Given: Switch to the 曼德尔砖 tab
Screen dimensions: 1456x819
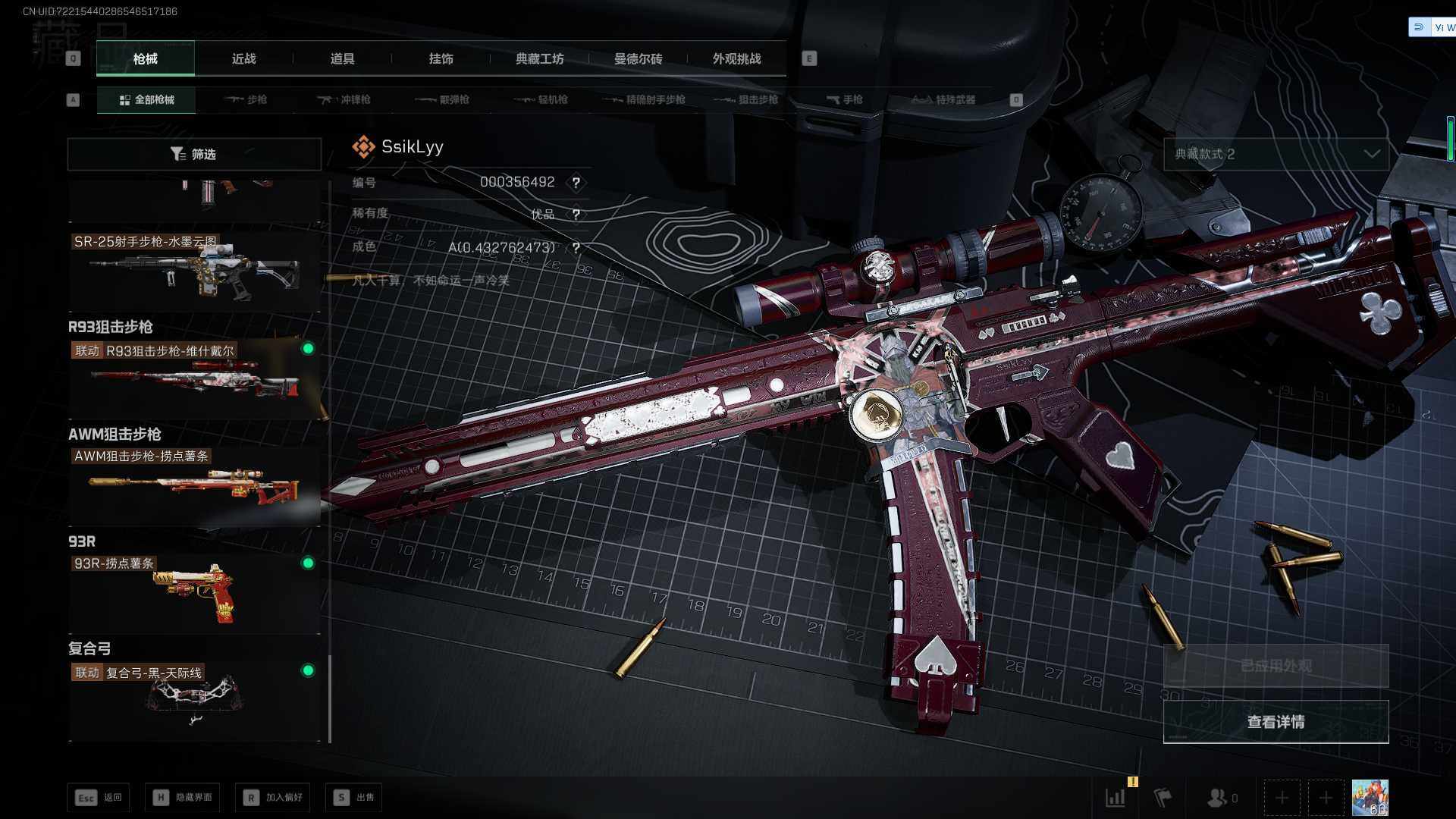Looking at the screenshot, I should click(638, 59).
